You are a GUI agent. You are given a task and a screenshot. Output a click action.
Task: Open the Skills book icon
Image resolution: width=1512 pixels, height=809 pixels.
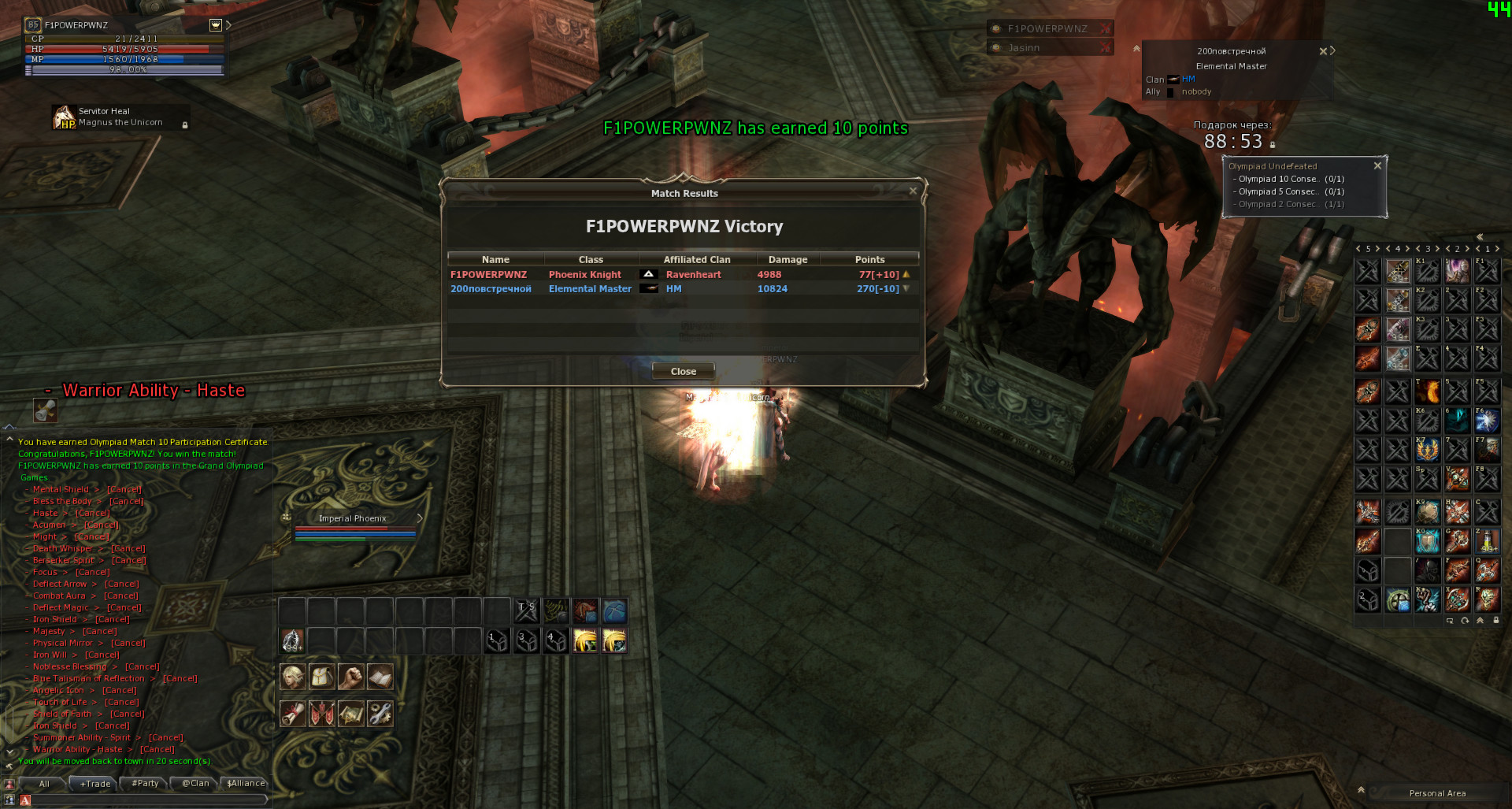tap(380, 676)
